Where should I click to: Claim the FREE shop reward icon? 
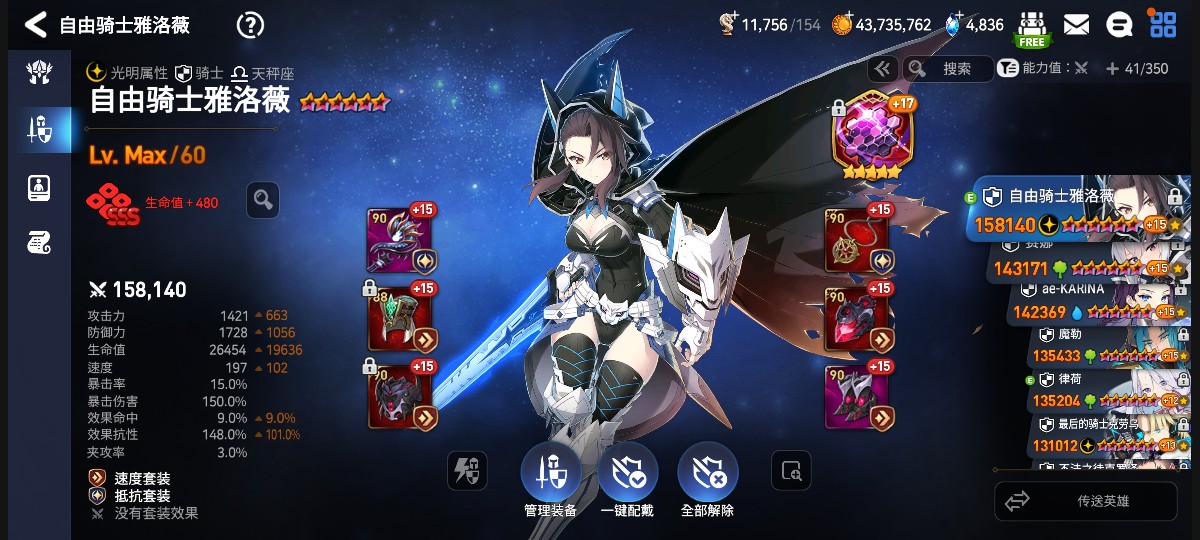pos(1032,28)
